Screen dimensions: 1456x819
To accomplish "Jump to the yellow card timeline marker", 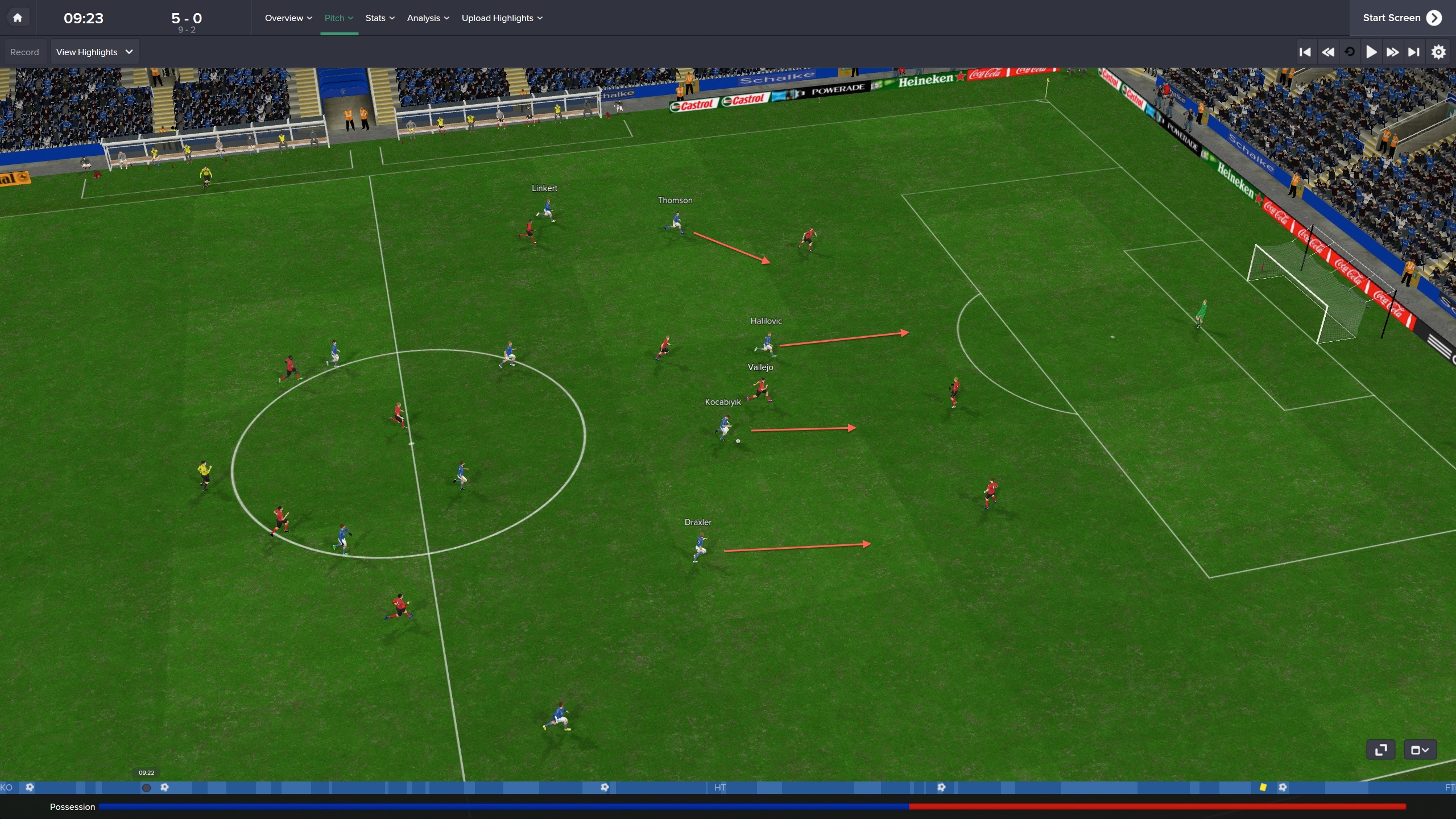I will (x=1263, y=787).
